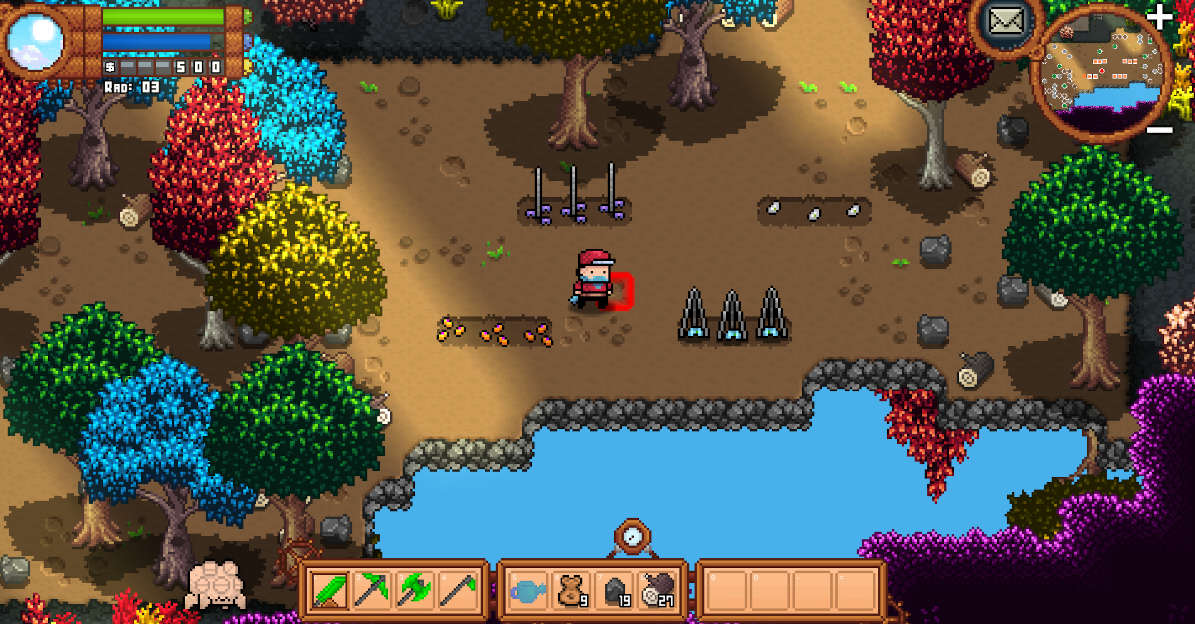
Task: Select the seed bag stack of 9
Action: [571, 590]
